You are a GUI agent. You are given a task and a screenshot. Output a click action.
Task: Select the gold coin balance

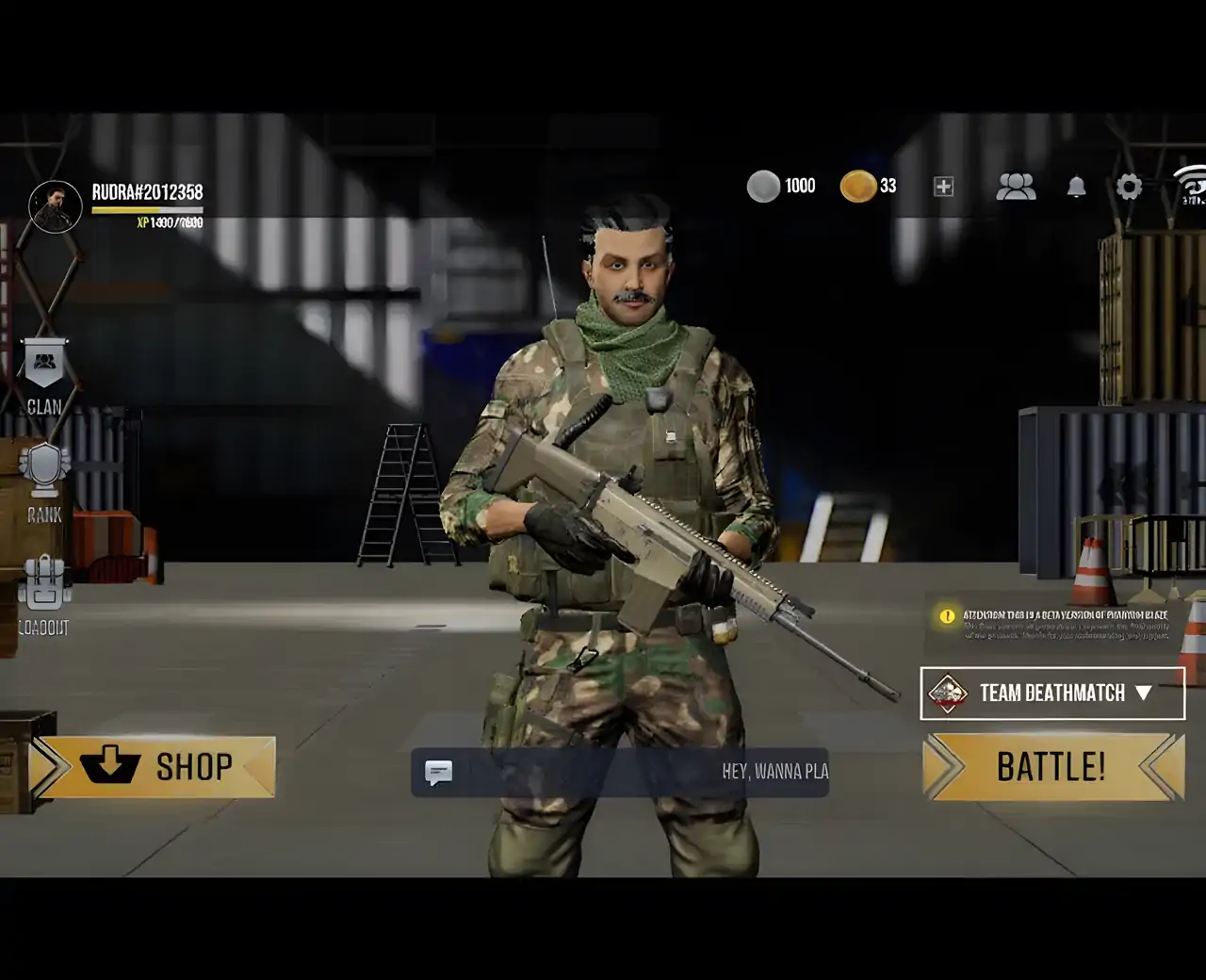pyautogui.click(x=868, y=187)
